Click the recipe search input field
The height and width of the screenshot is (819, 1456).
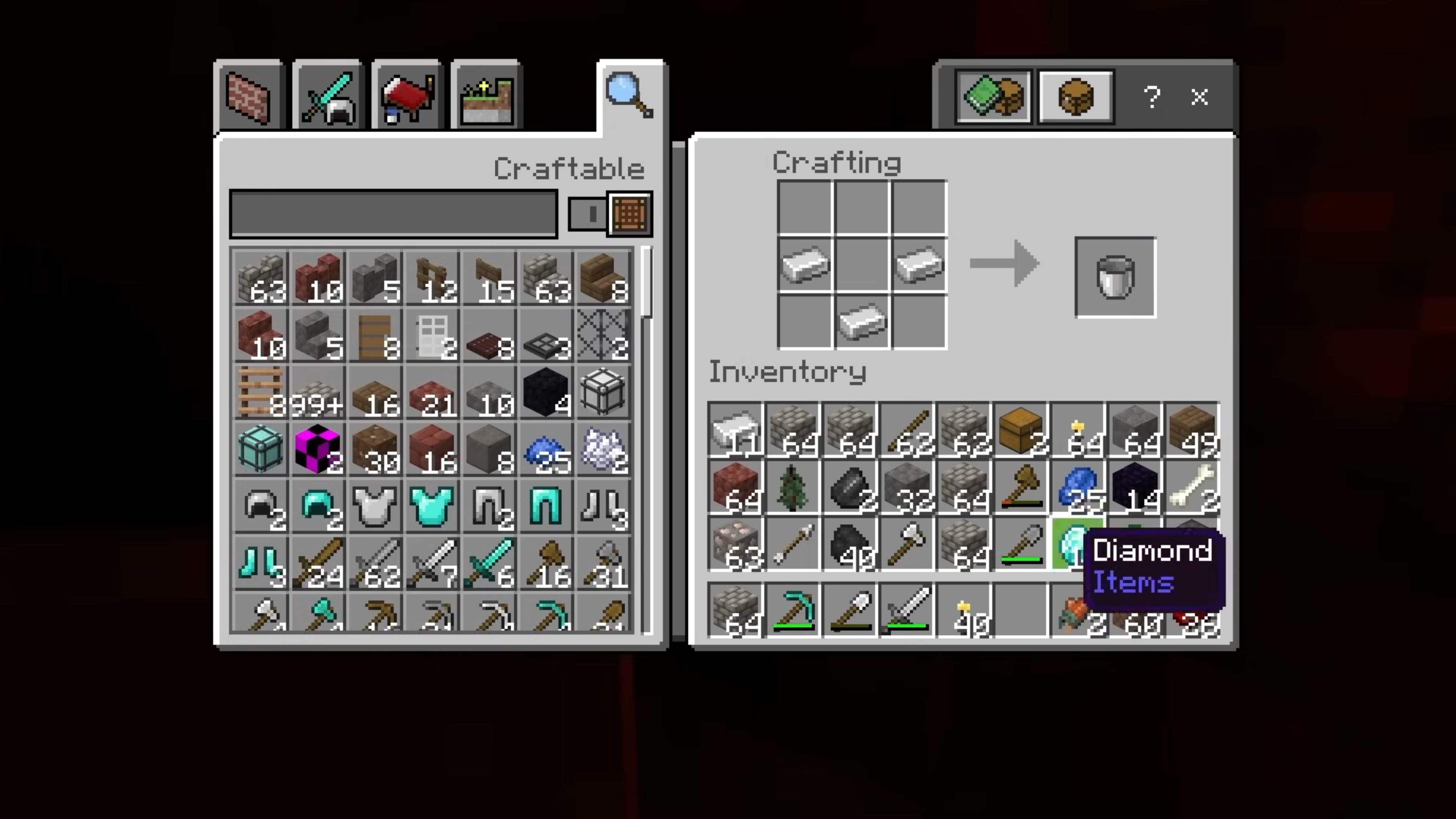393,213
